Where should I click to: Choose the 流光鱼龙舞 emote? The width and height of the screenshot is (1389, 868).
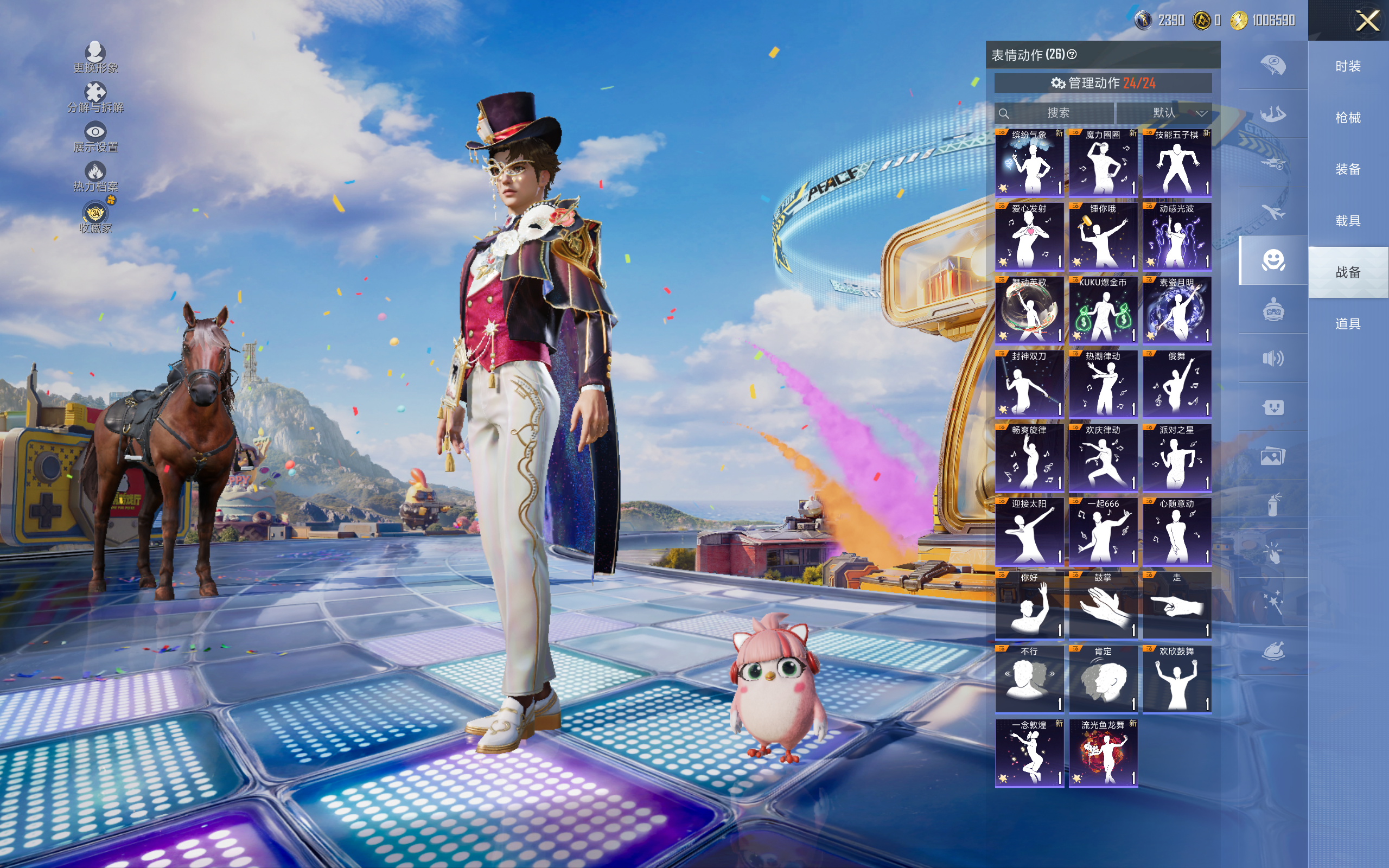[1103, 752]
